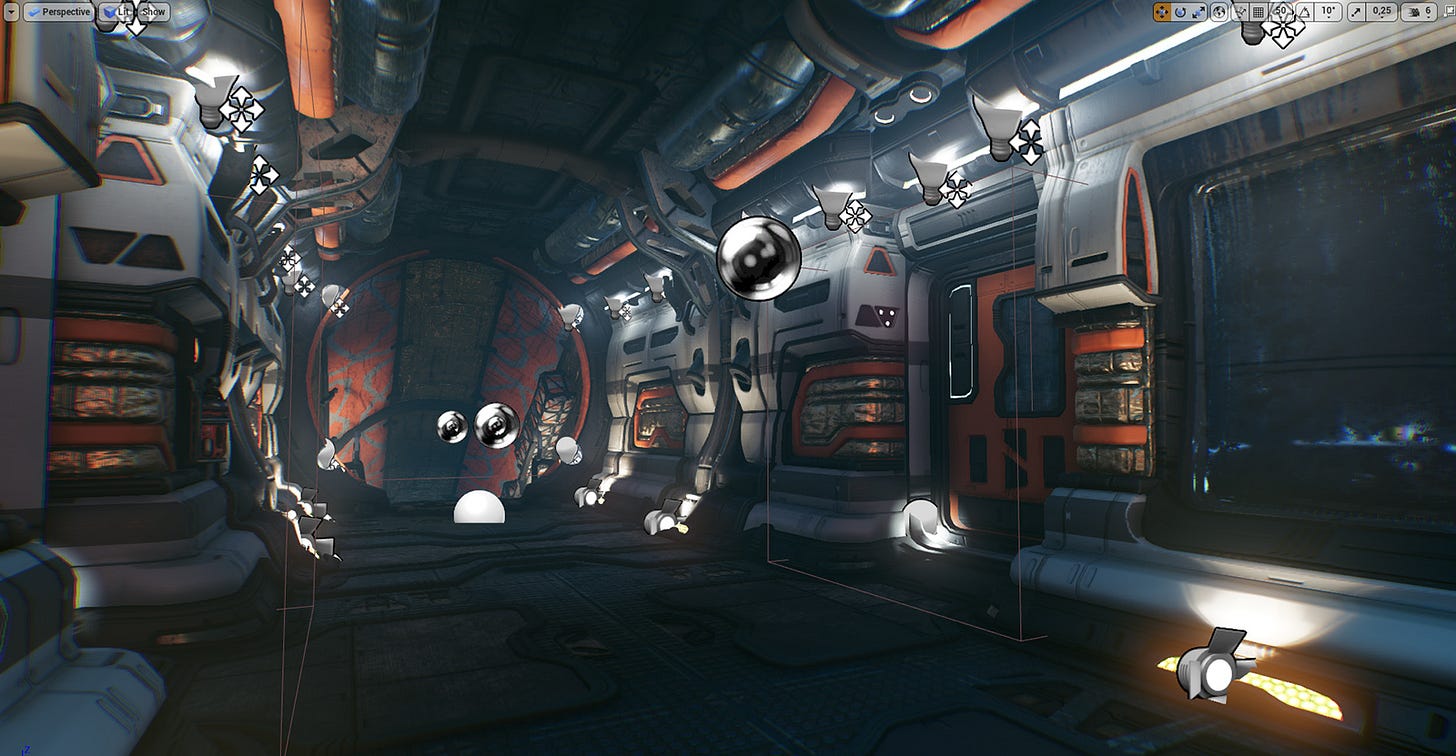Select the translate (move) gizmo tool
Image resolution: width=1456 pixels, height=756 pixels.
click(1162, 12)
